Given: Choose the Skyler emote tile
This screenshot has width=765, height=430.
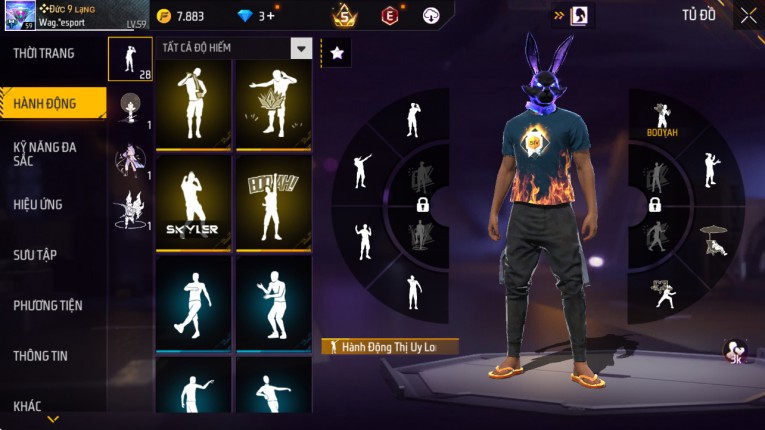Looking at the screenshot, I should coord(193,202).
